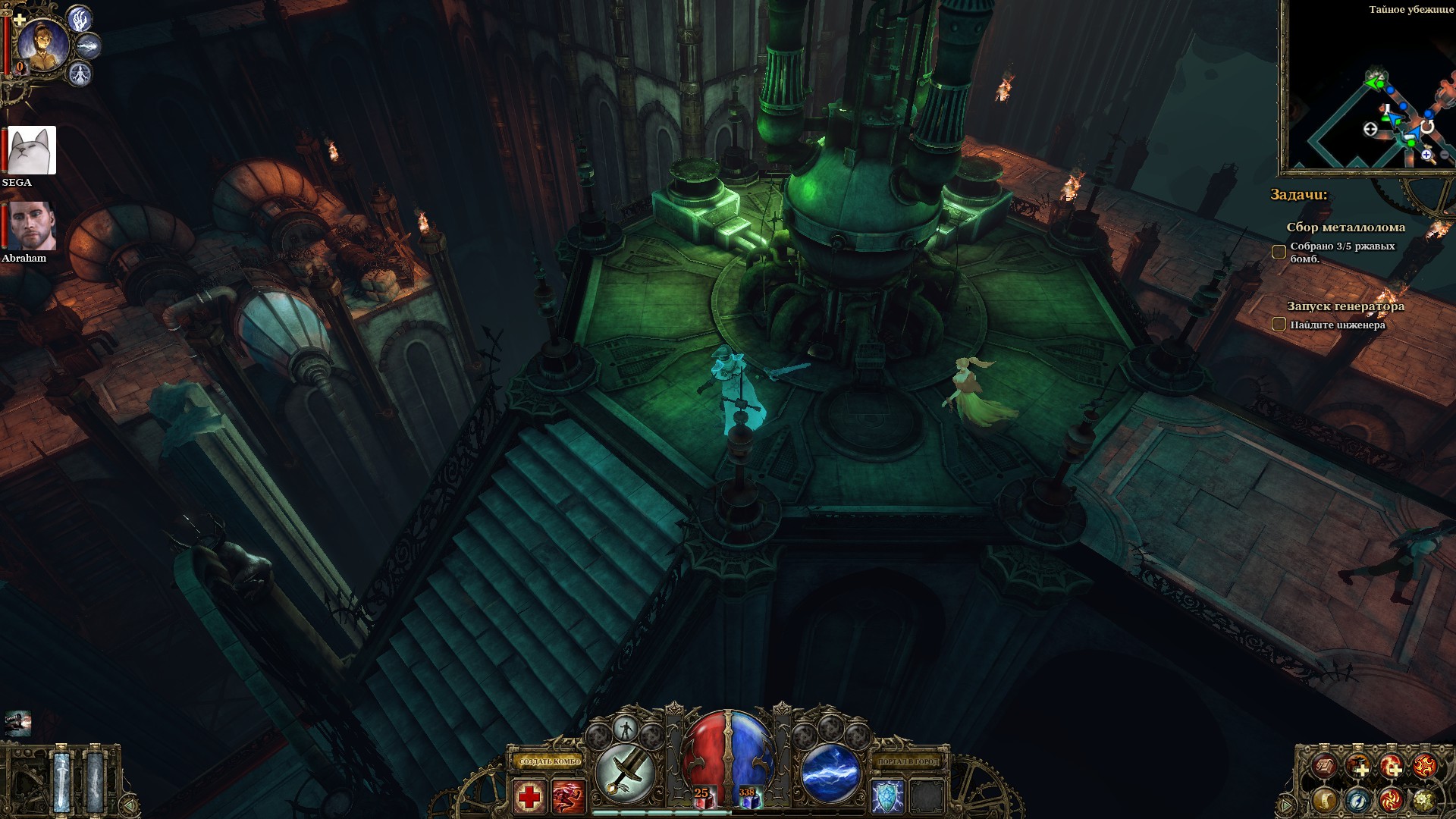The image size is (1456, 819).
Task: Open the gear settings menu icon
Action: click(x=1423, y=799)
